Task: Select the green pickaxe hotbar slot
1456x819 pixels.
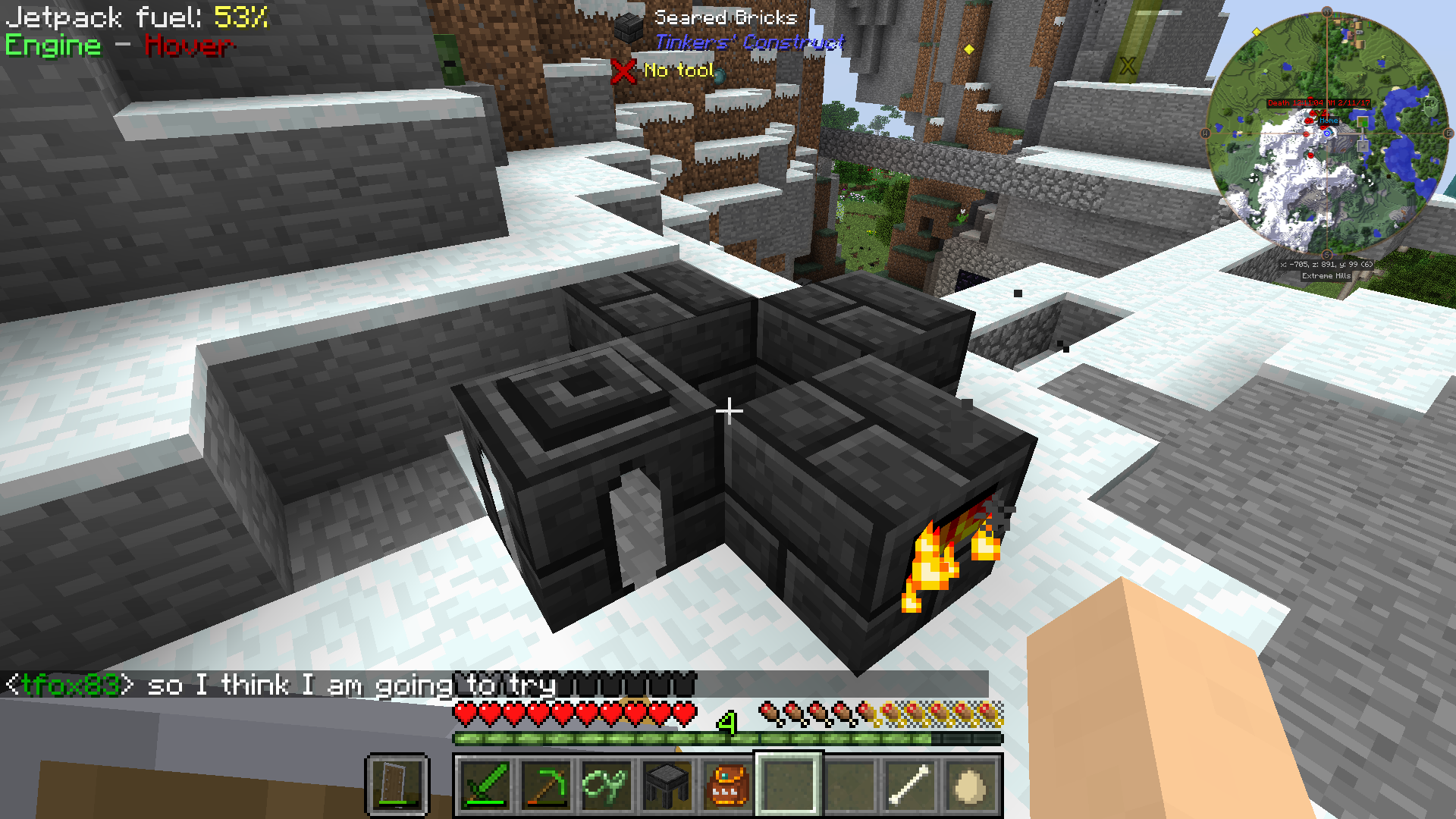Action: point(546,786)
